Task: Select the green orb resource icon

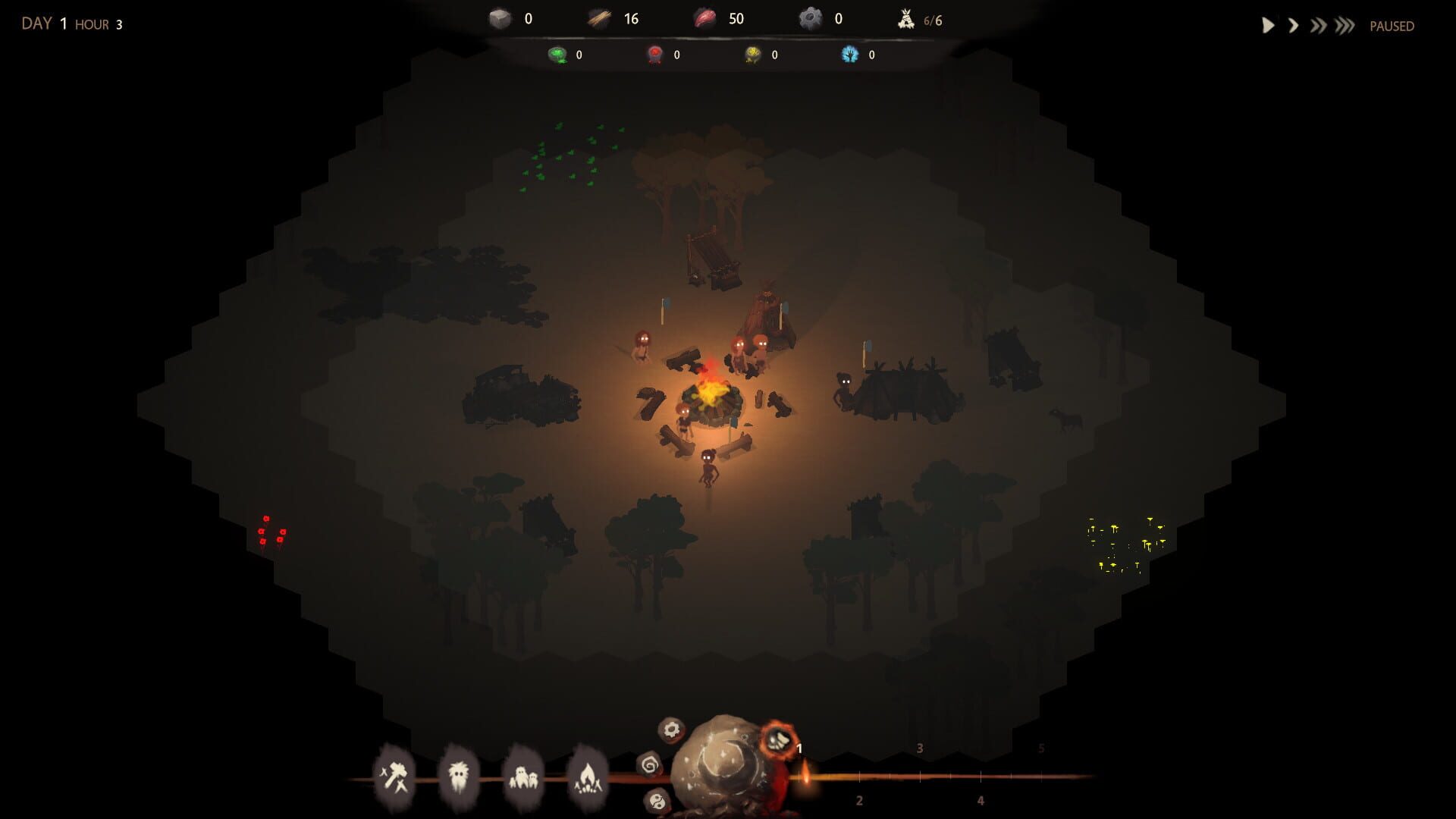Action: tap(558, 55)
